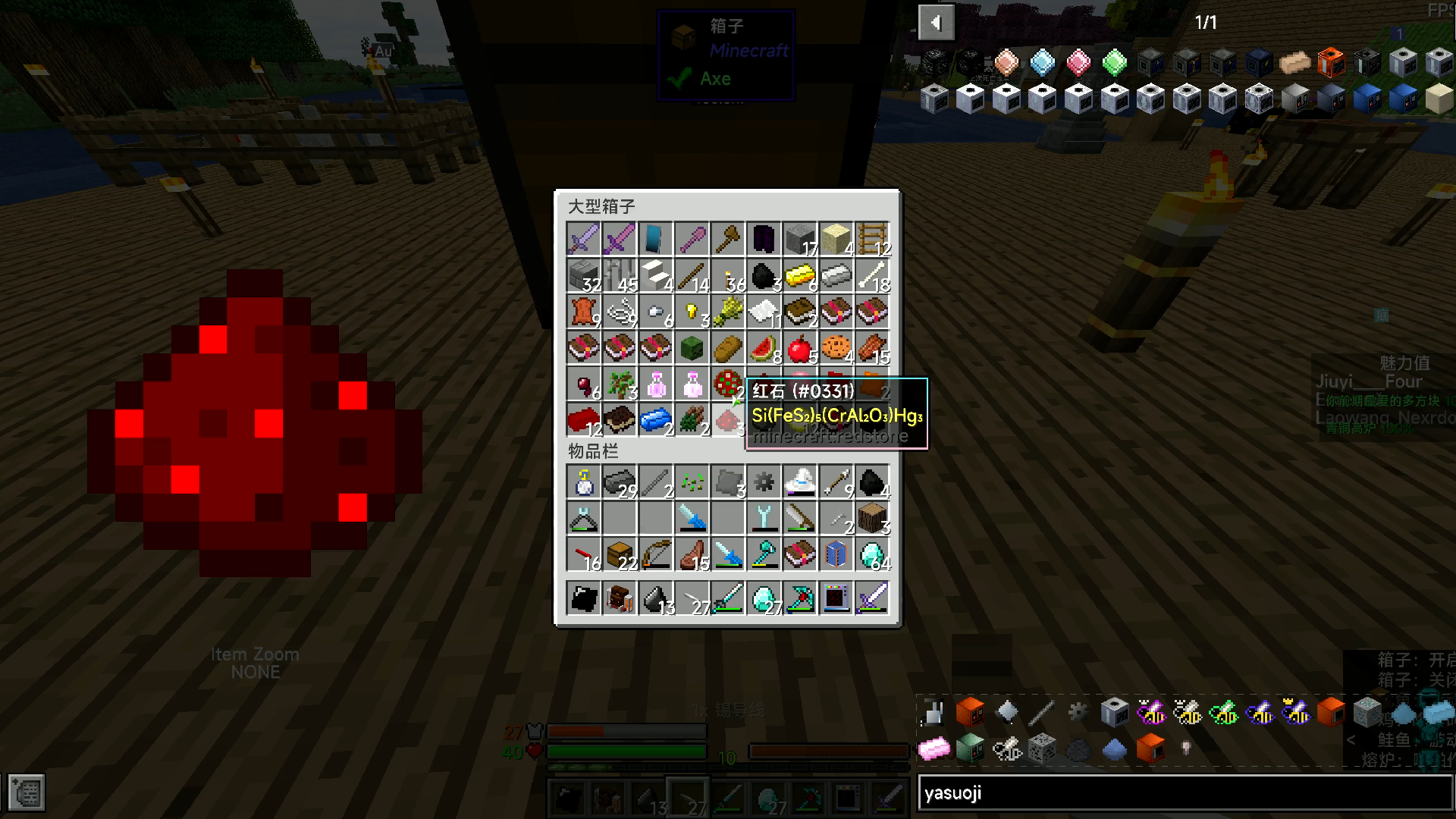This screenshot has width=1456, height=819.
Task: Click the stack of 64 diamonds in the inventory
Action: click(874, 554)
